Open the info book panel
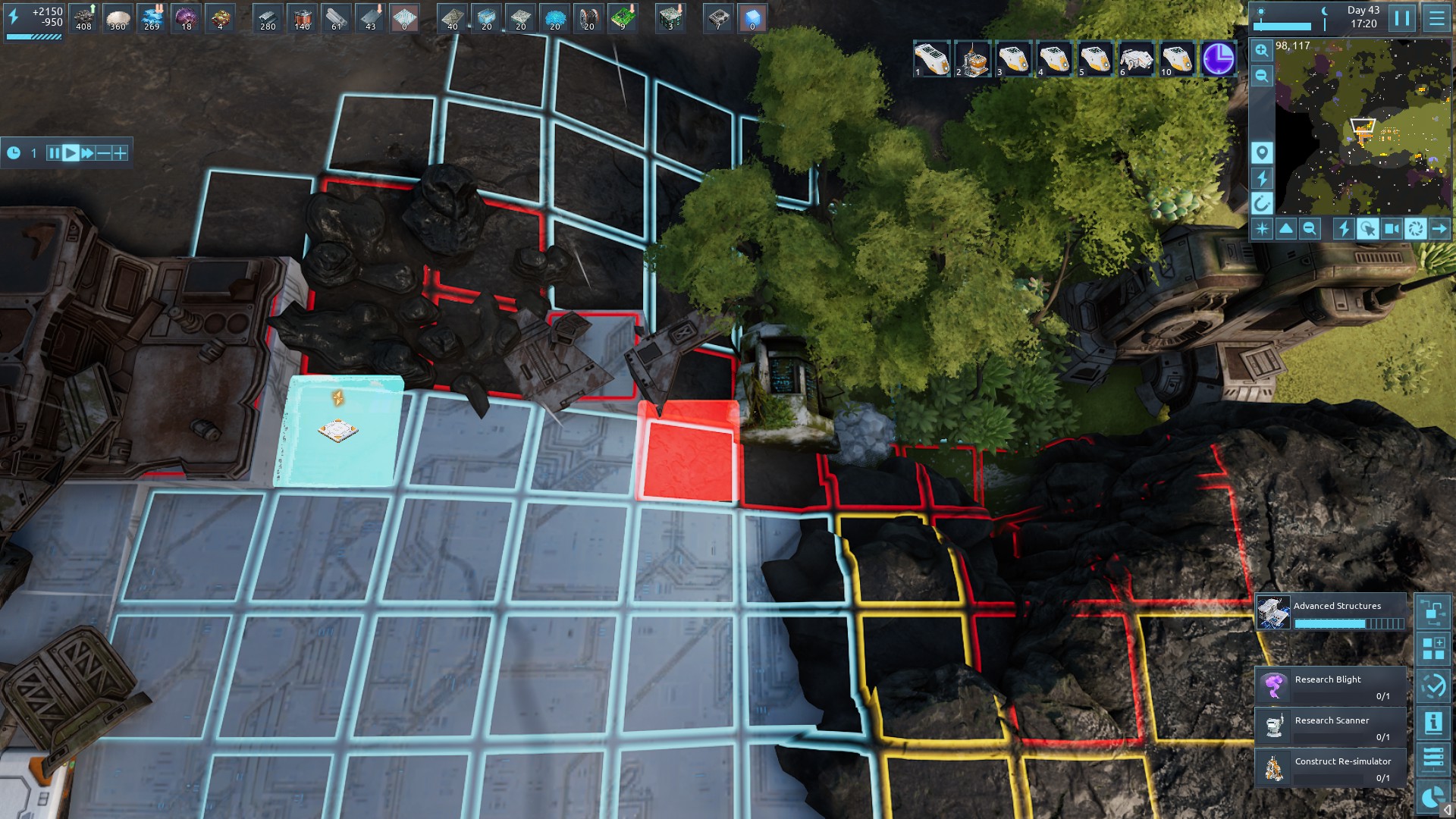 click(1433, 723)
